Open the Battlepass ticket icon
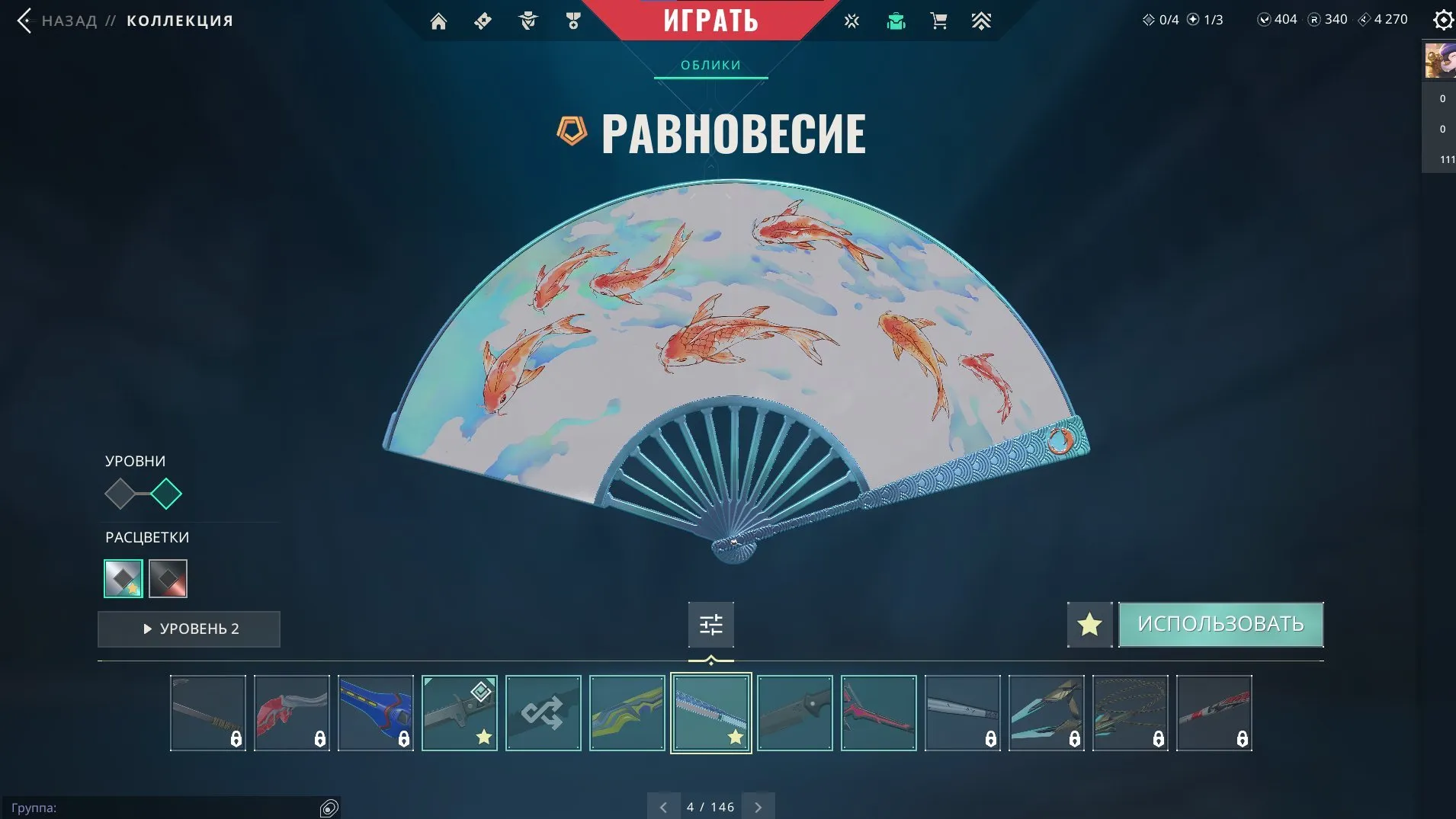 coord(484,21)
